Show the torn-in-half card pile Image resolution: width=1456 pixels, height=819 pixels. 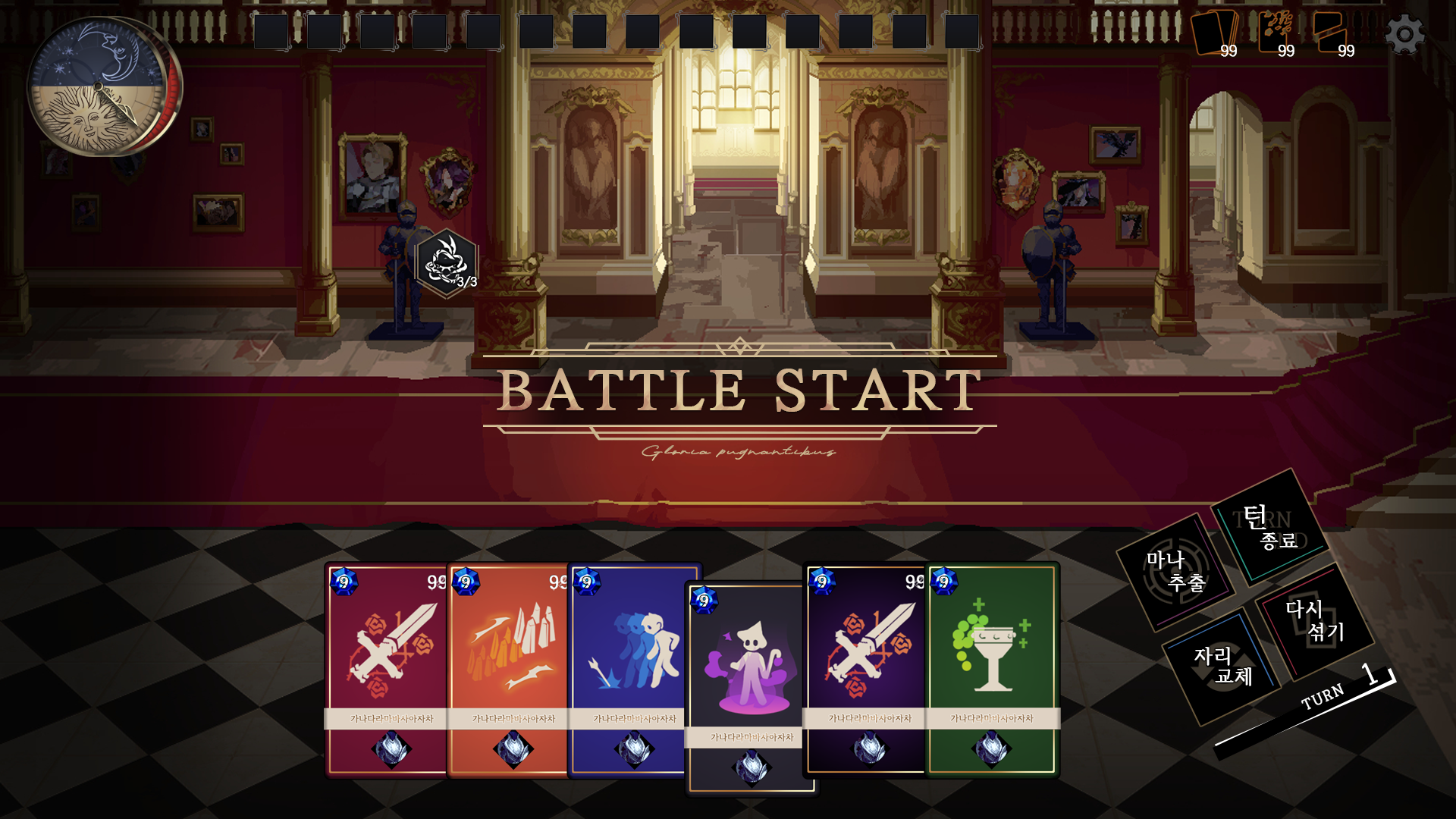(x=1332, y=33)
